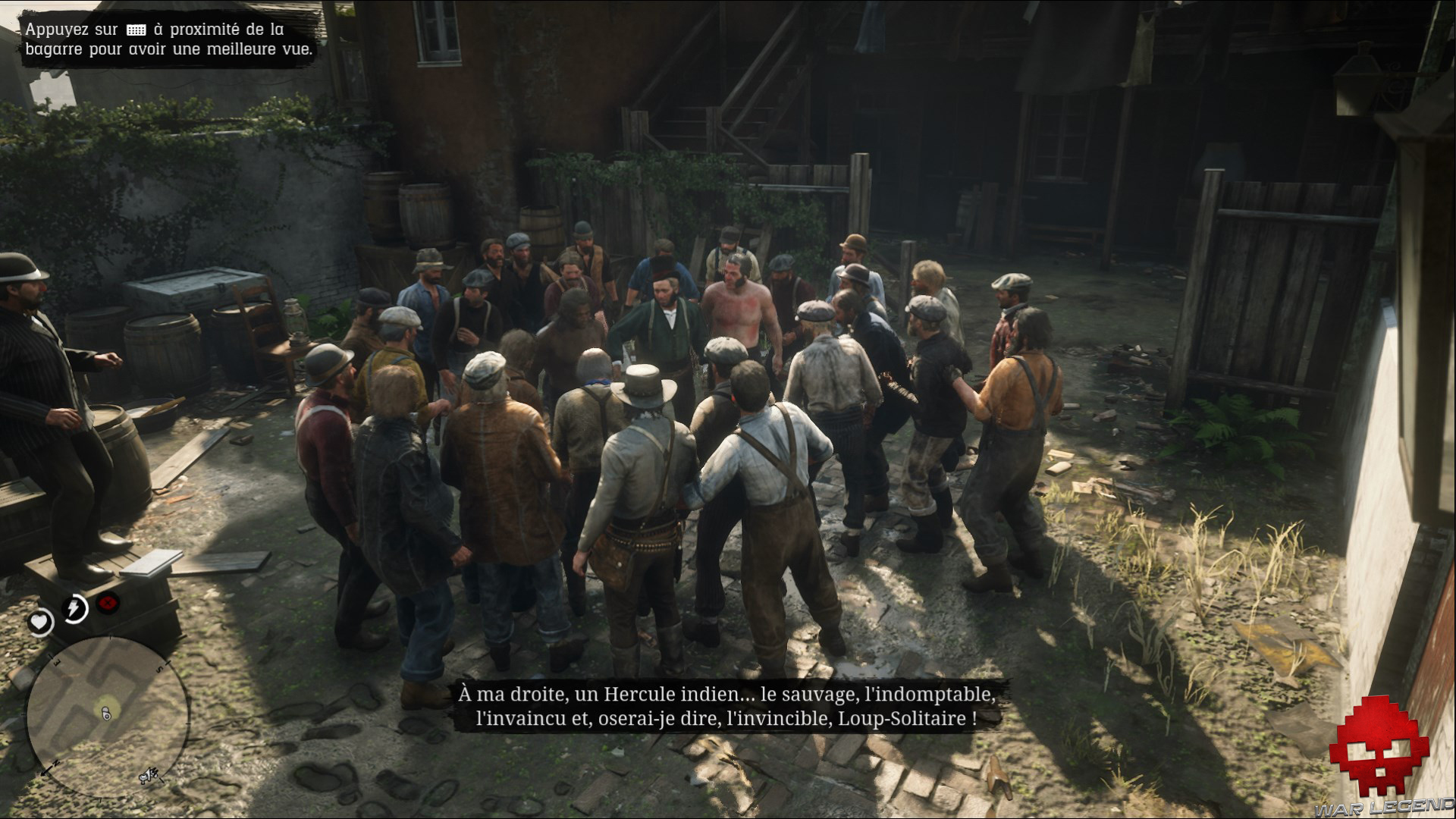The height and width of the screenshot is (819, 1456).
Task: Click the center of the circular minimap
Action: 108,720
